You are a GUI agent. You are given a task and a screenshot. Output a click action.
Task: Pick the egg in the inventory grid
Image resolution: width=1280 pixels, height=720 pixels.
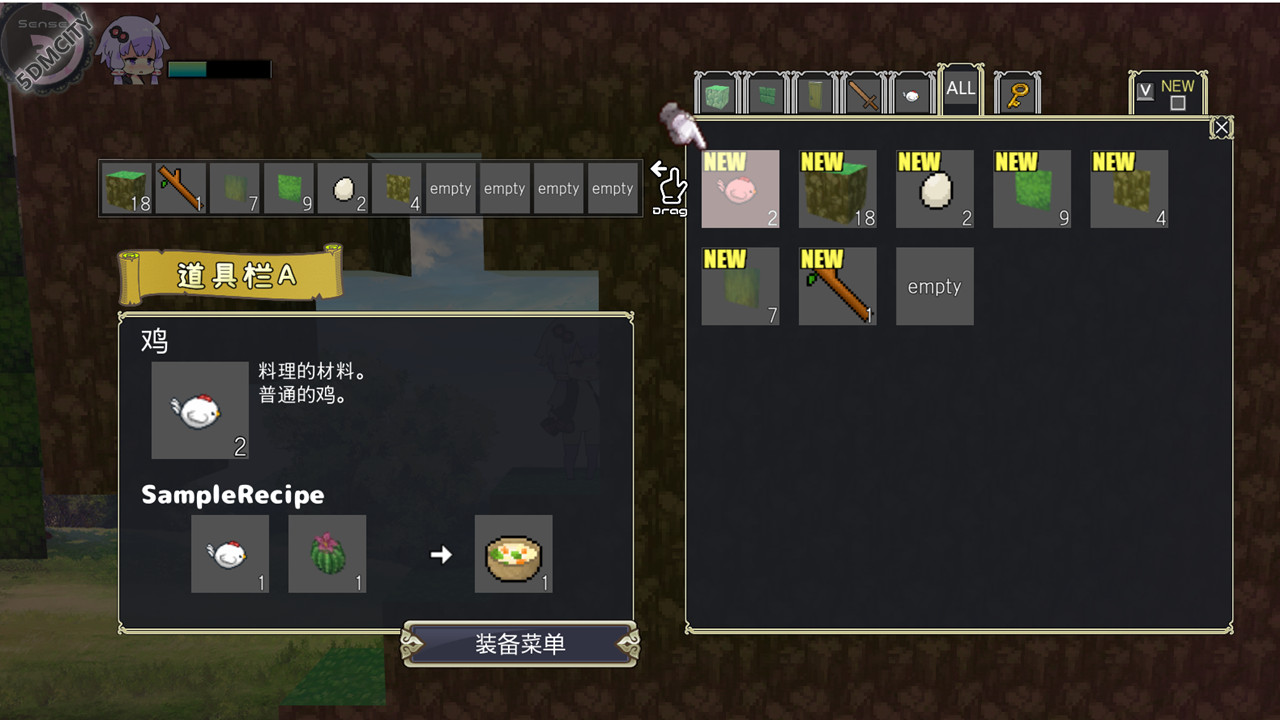pos(934,189)
